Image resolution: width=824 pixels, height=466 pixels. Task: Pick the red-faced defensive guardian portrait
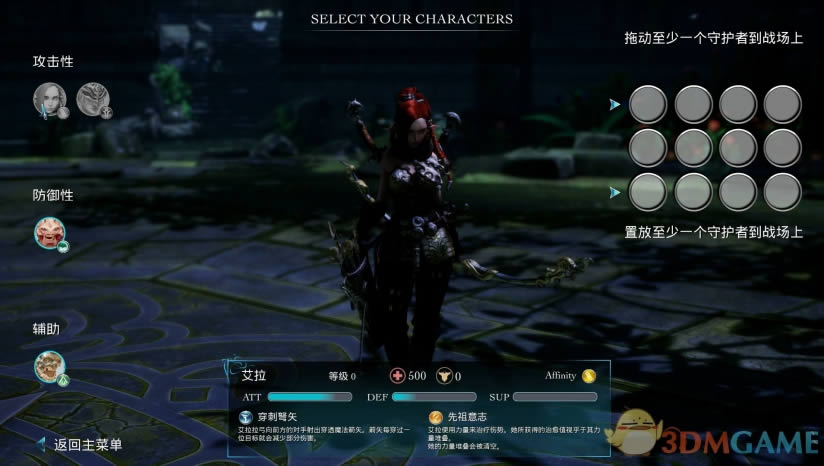(x=49, y=233)
